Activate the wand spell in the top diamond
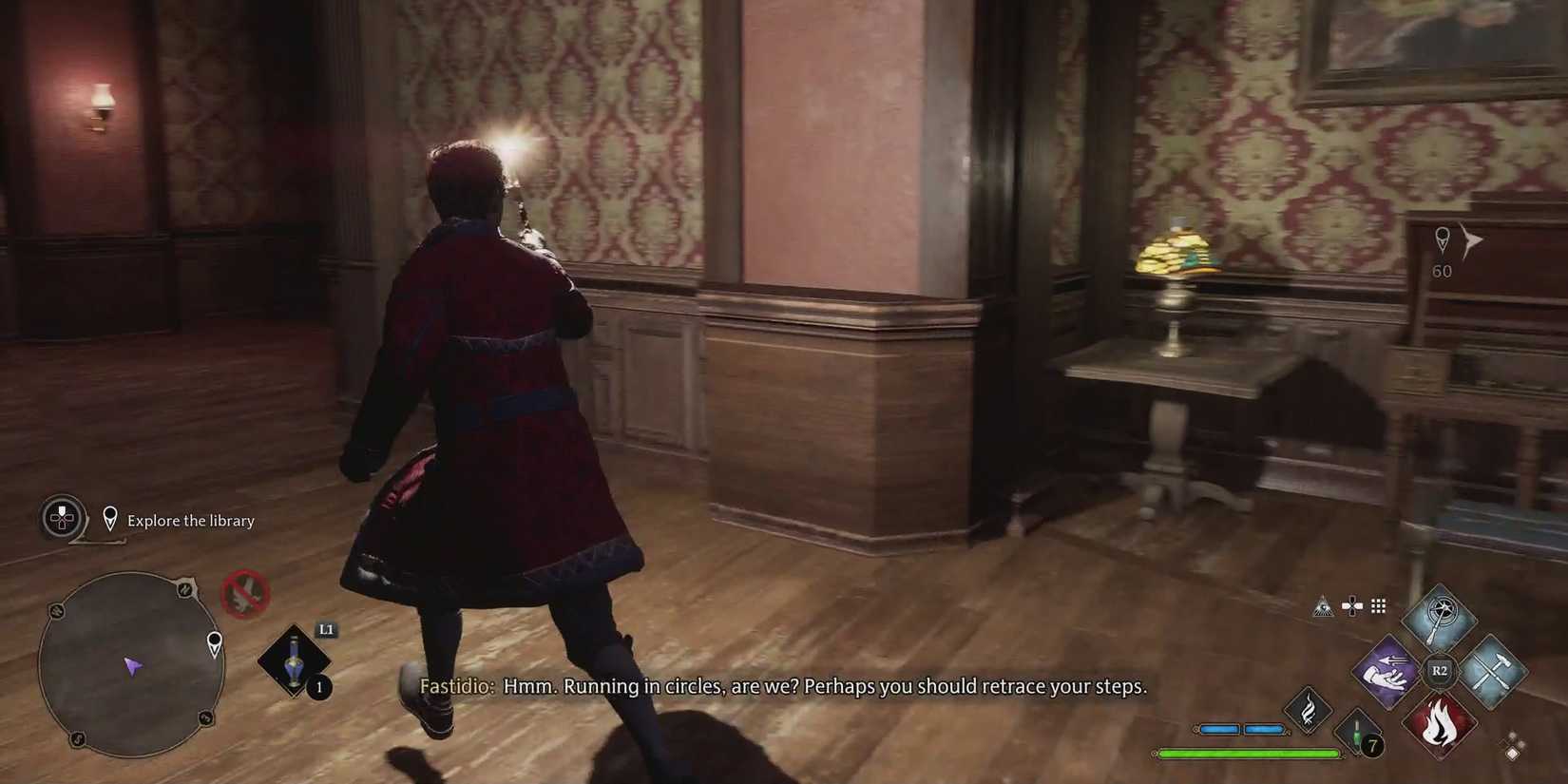 coord(1440,620)
